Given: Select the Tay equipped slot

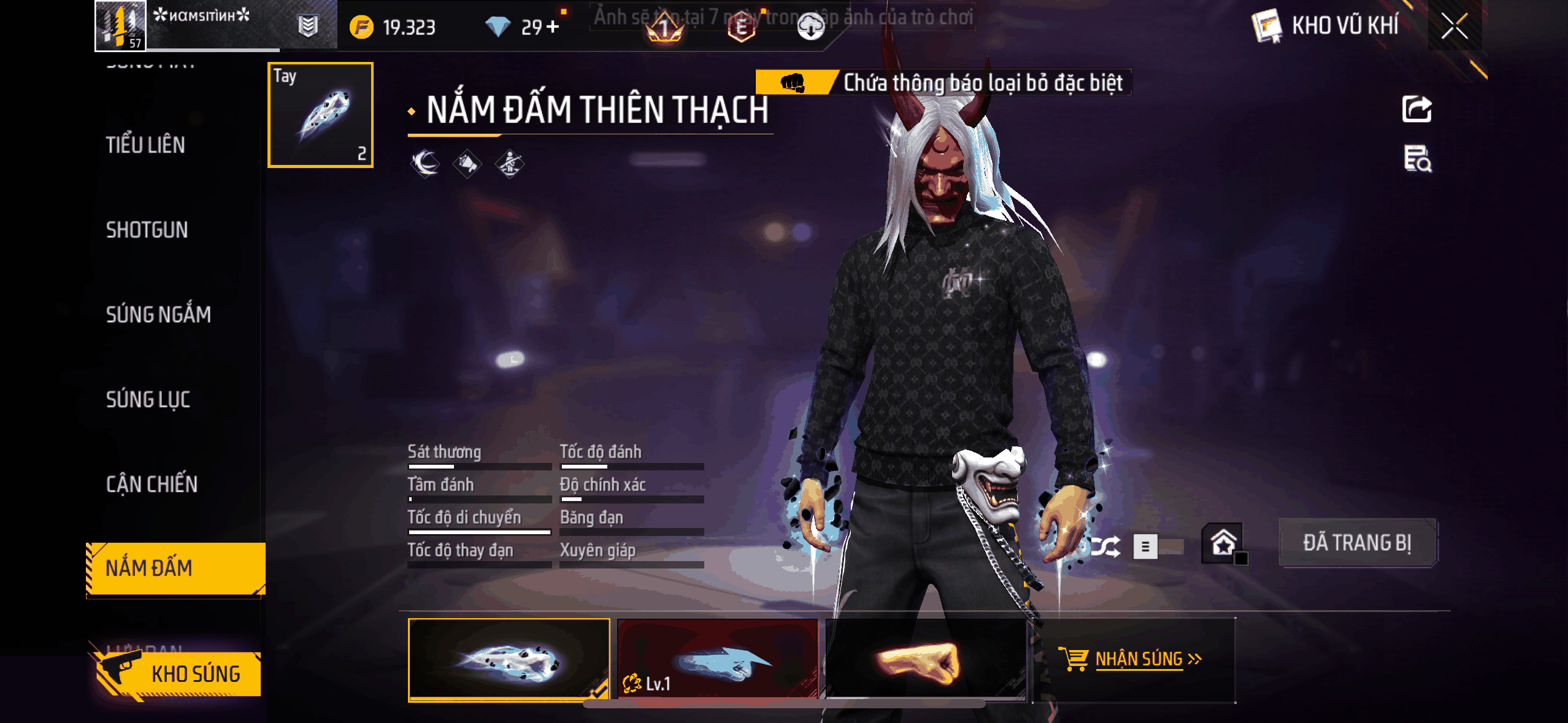Looking at the screenshot, I should (320, 115).
